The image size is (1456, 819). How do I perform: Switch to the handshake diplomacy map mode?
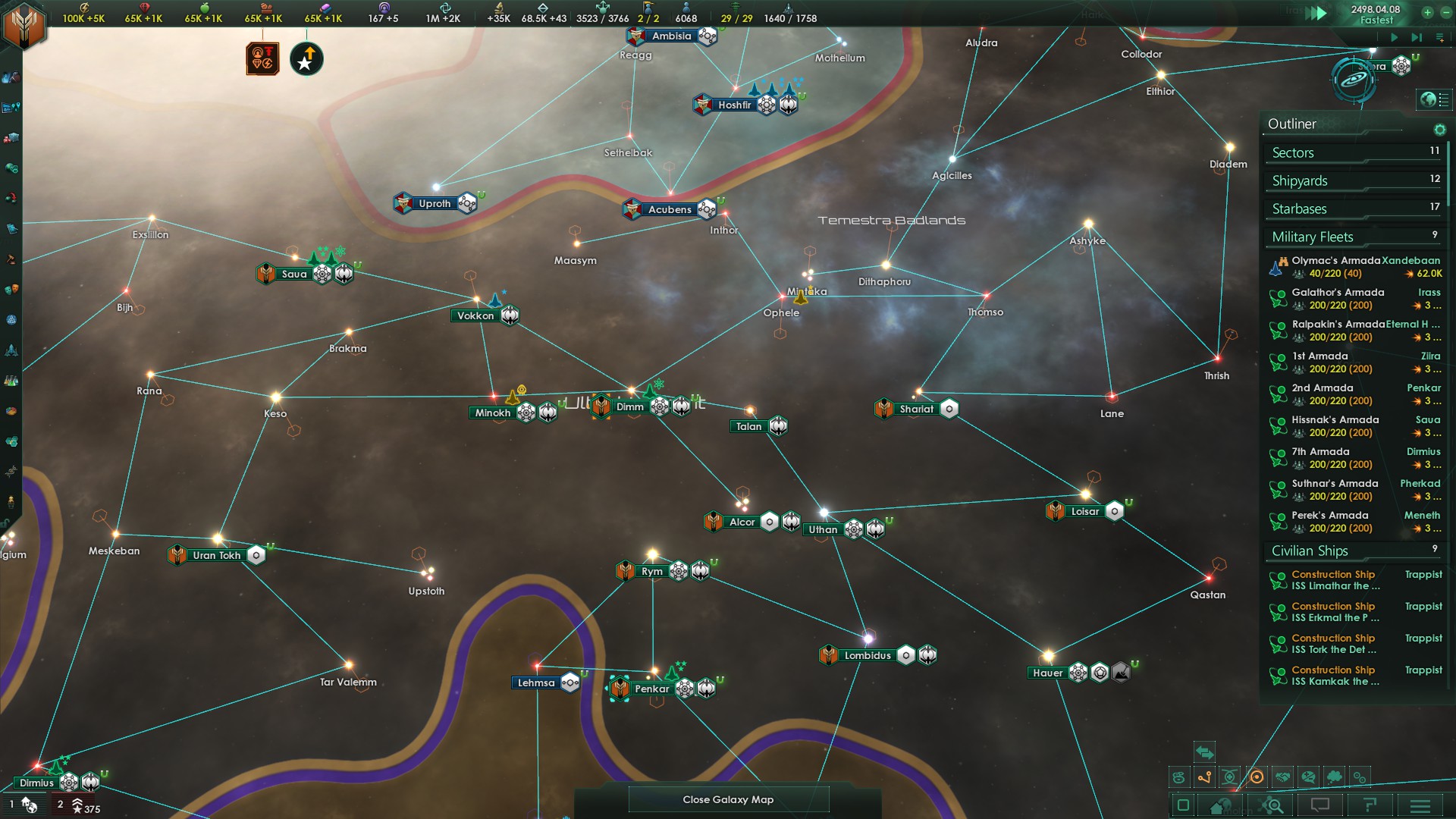pos(1282,777)
